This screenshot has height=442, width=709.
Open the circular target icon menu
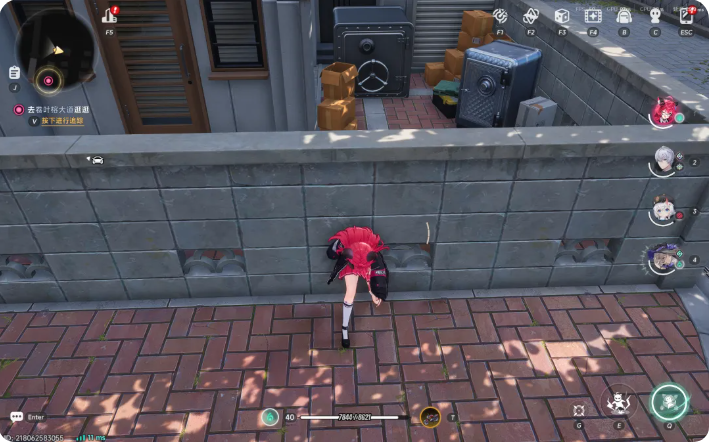[x=499, y=16]
